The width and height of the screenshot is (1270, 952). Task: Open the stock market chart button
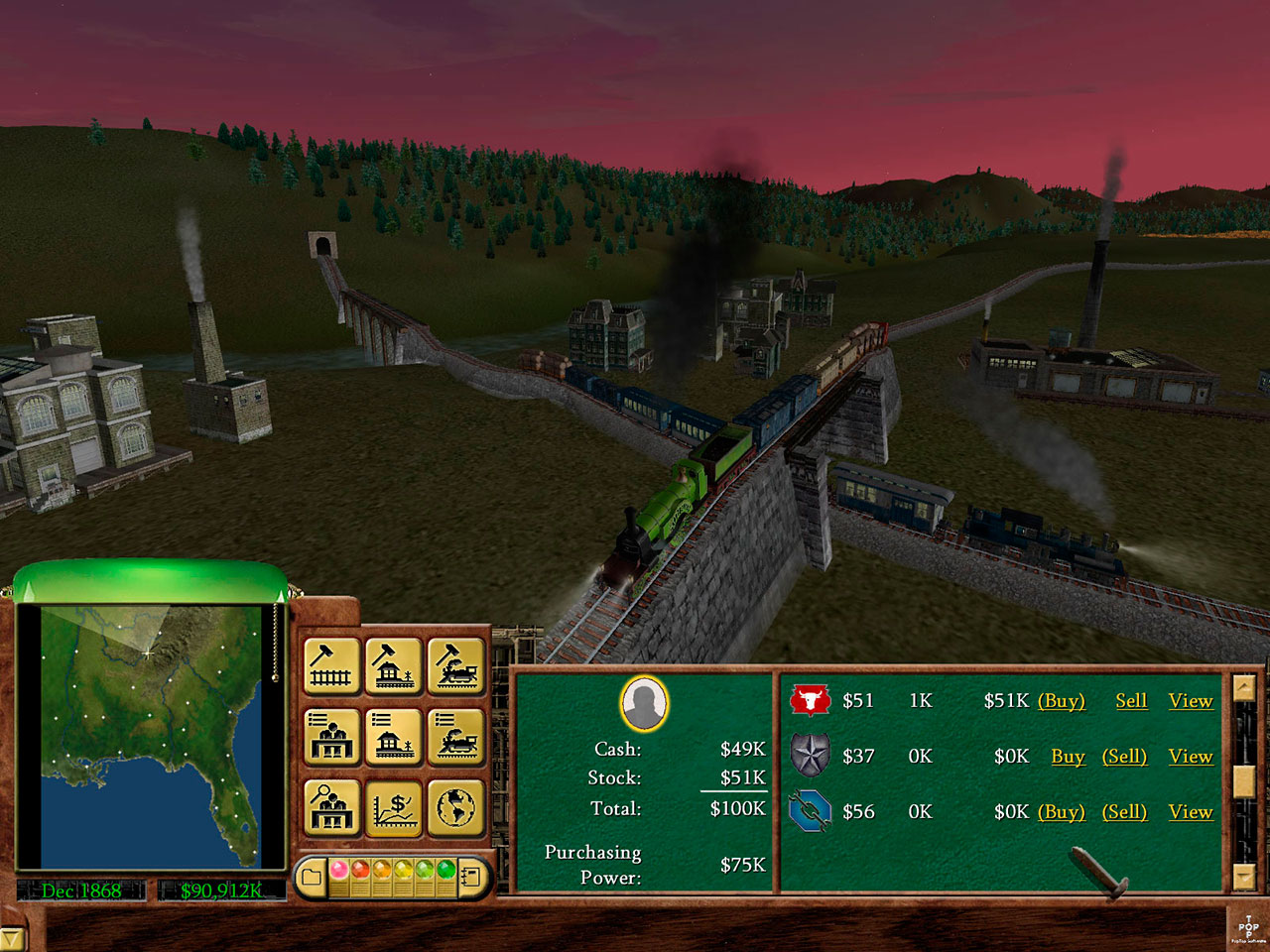(x=394, y=808)
